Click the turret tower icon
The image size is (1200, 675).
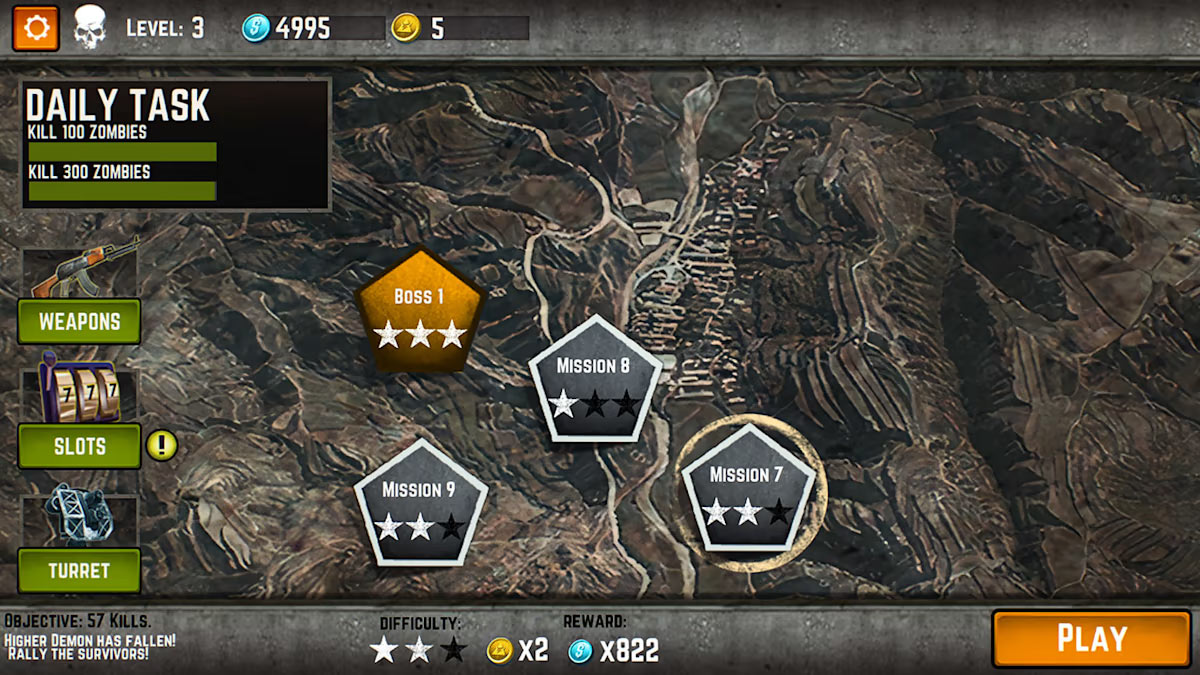(x=78, y=515)
